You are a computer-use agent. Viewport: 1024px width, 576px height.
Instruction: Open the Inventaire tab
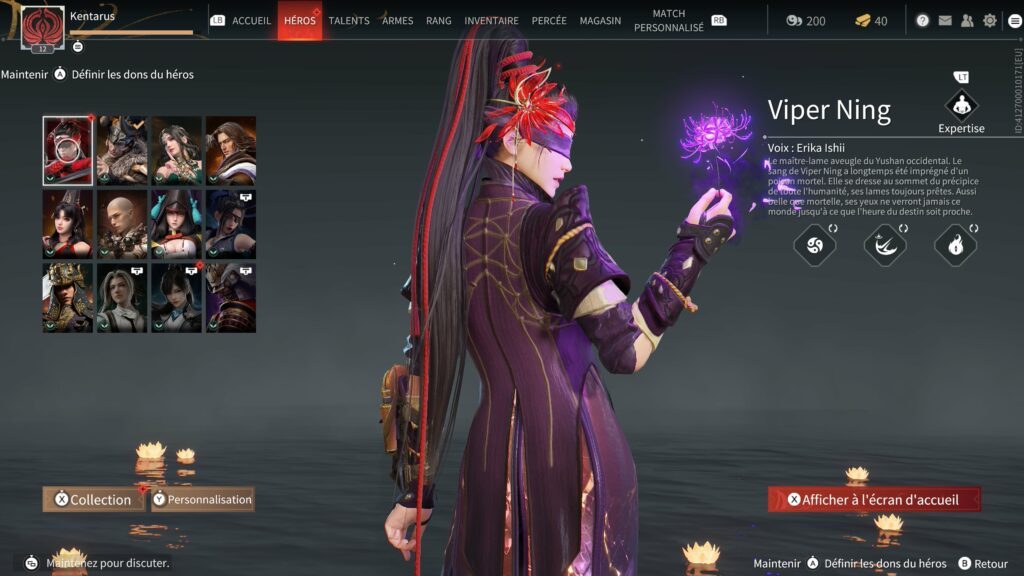(491, 21)
